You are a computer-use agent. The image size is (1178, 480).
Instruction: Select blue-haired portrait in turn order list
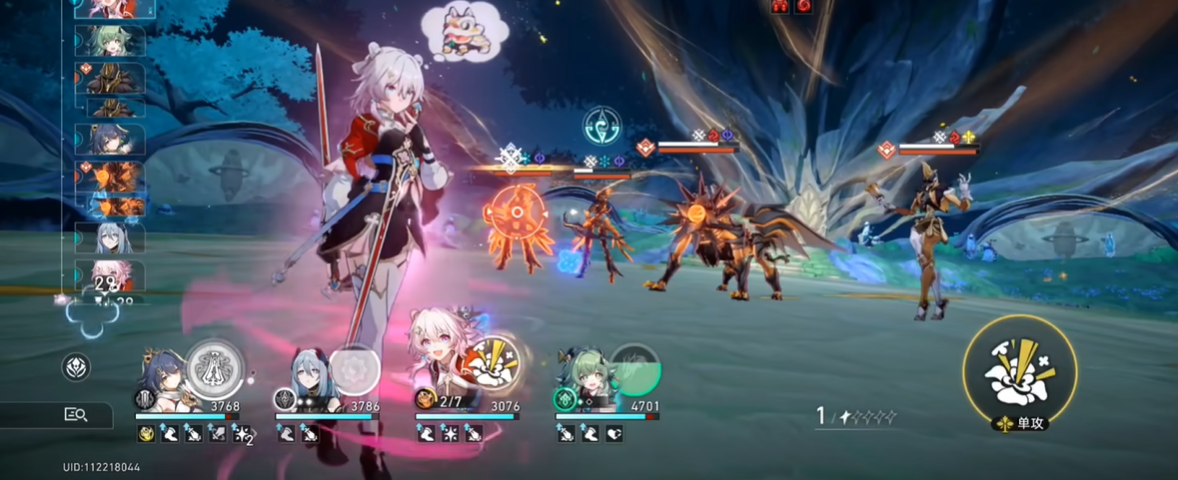pyautogui.click(x=110, y=139)
